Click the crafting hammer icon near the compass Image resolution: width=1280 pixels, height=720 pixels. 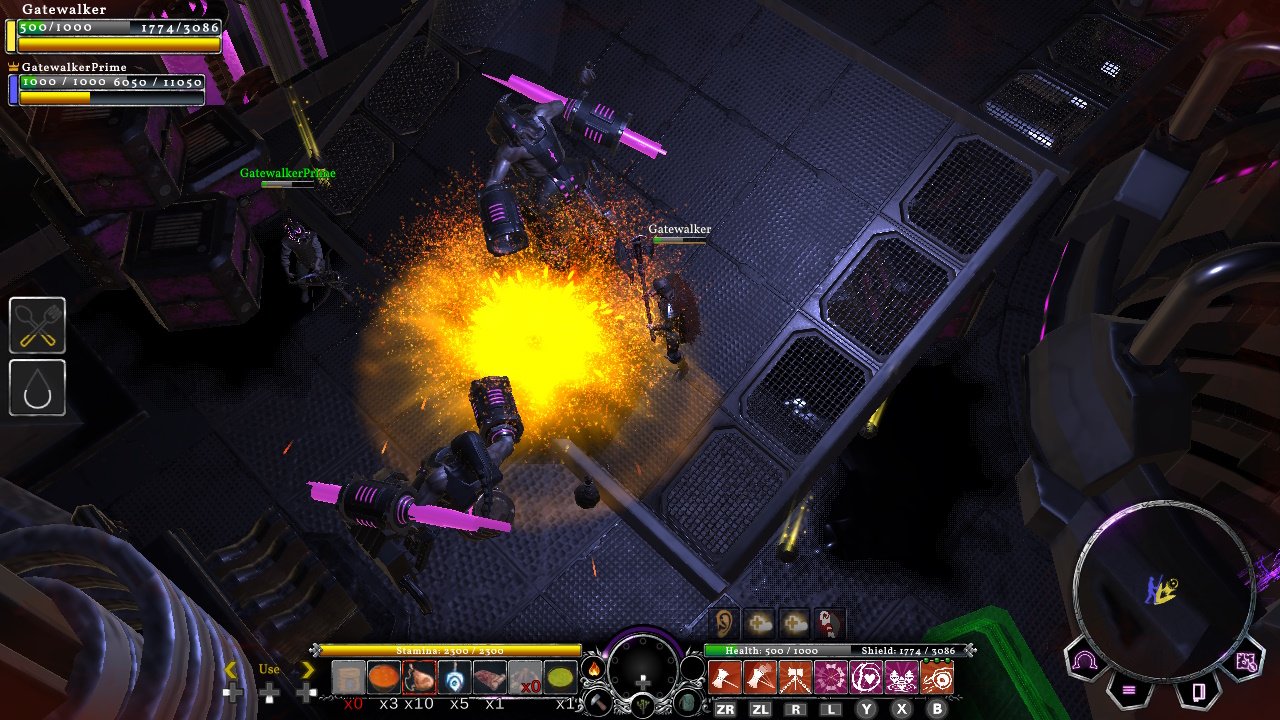coord(598,704)
